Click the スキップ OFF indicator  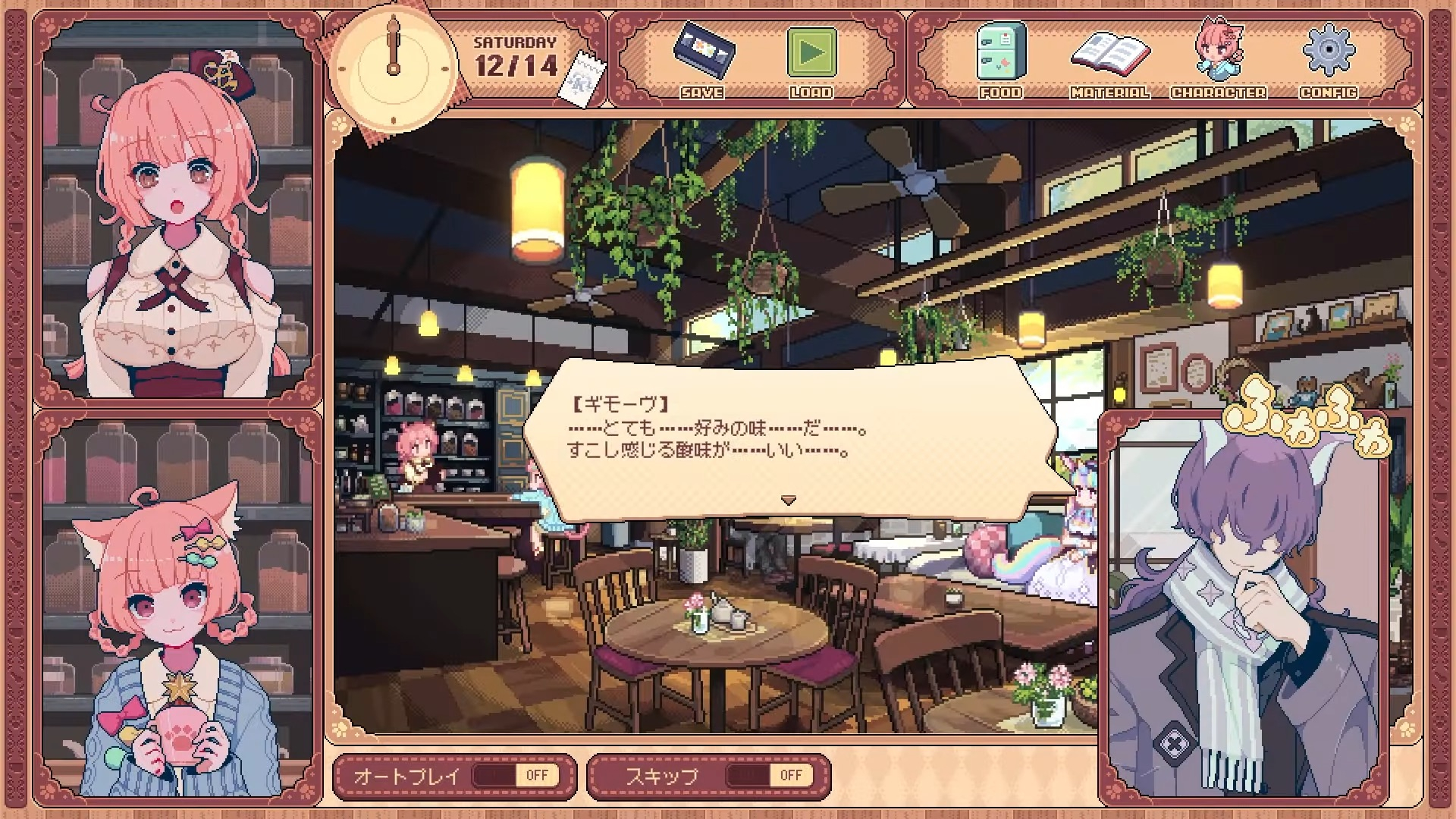coord(792,774)
